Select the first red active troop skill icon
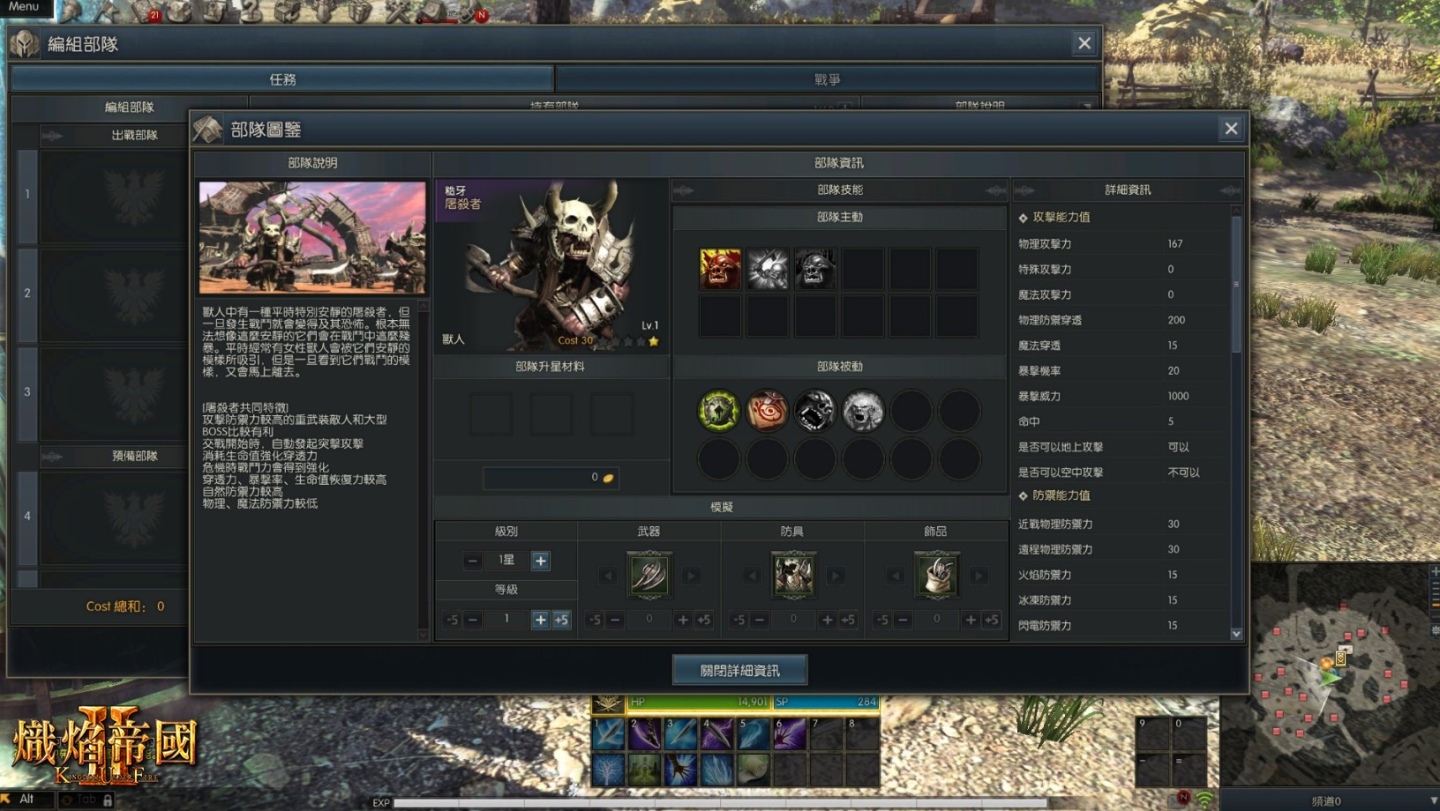1440x811 pixels. (718, 267)
